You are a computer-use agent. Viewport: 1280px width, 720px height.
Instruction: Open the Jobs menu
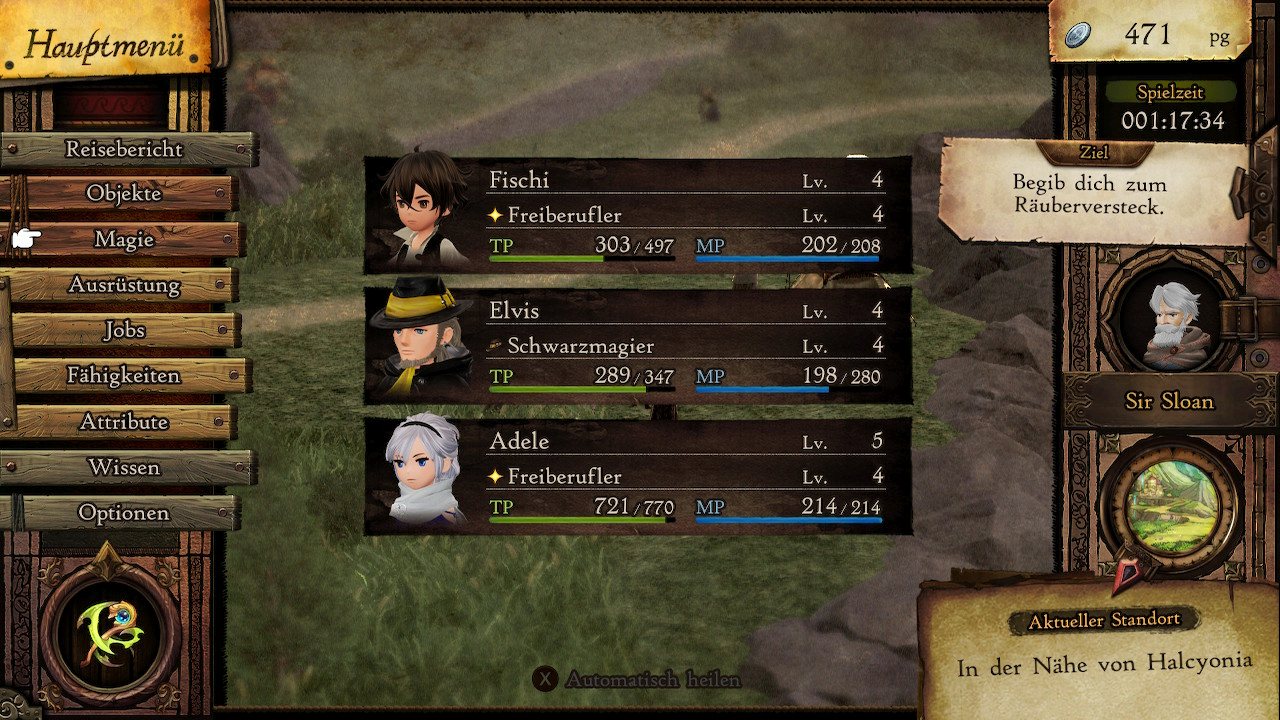click(124, 330)
